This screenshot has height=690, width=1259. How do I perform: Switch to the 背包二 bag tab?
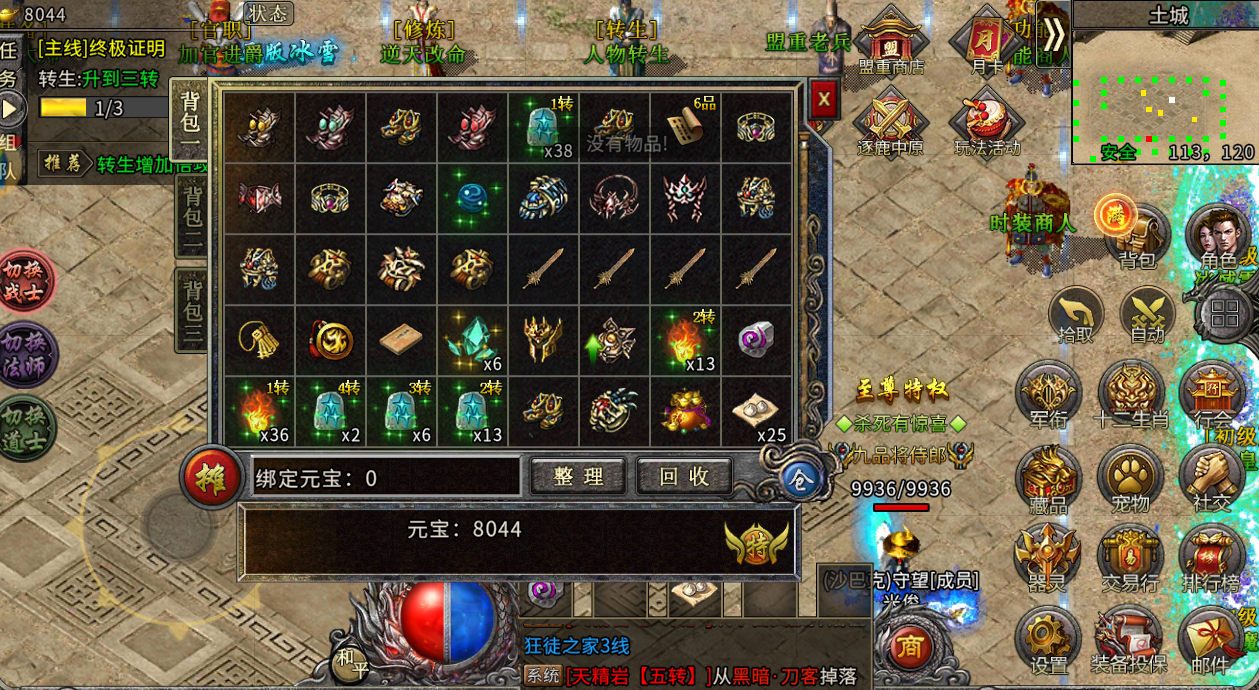(189, 216)
